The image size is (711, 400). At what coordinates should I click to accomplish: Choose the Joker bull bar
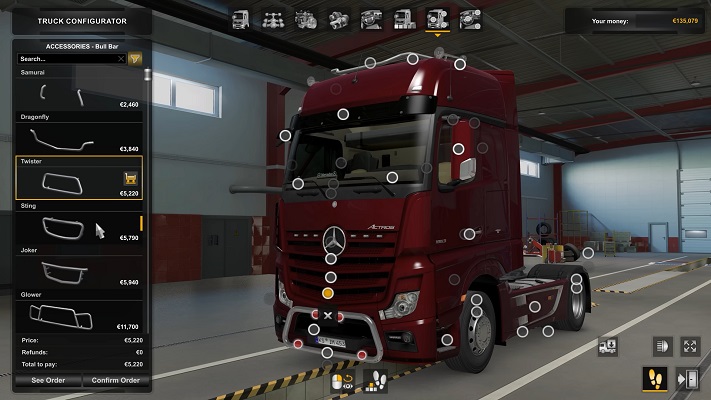click(79, 268)
